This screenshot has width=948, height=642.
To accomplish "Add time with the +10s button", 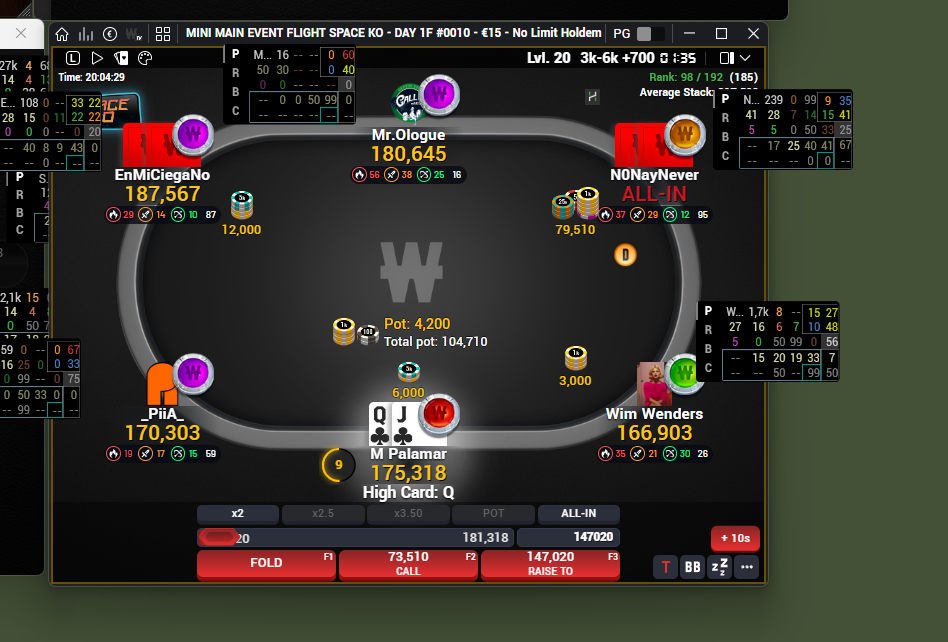I will click(735, 538).
